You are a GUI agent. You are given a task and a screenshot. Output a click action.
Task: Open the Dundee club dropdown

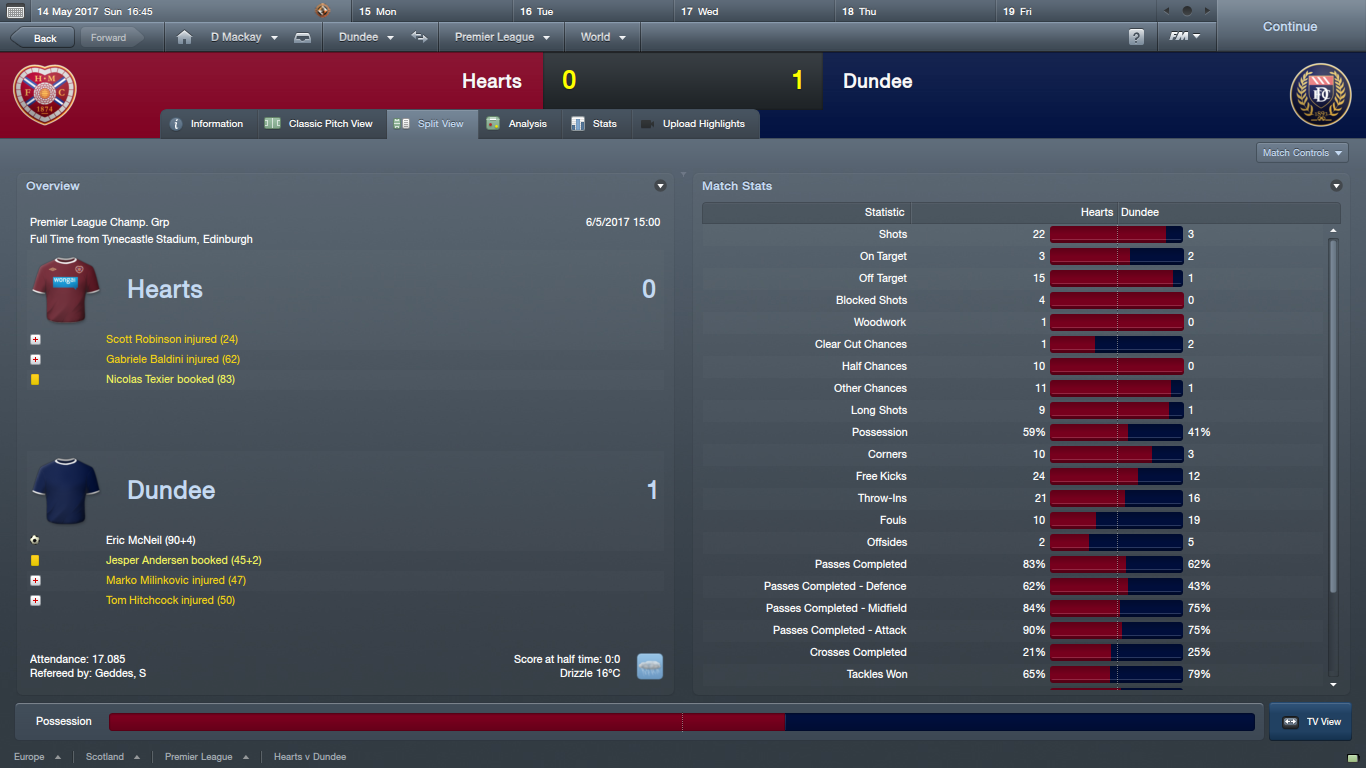click(x=366, y=37)
